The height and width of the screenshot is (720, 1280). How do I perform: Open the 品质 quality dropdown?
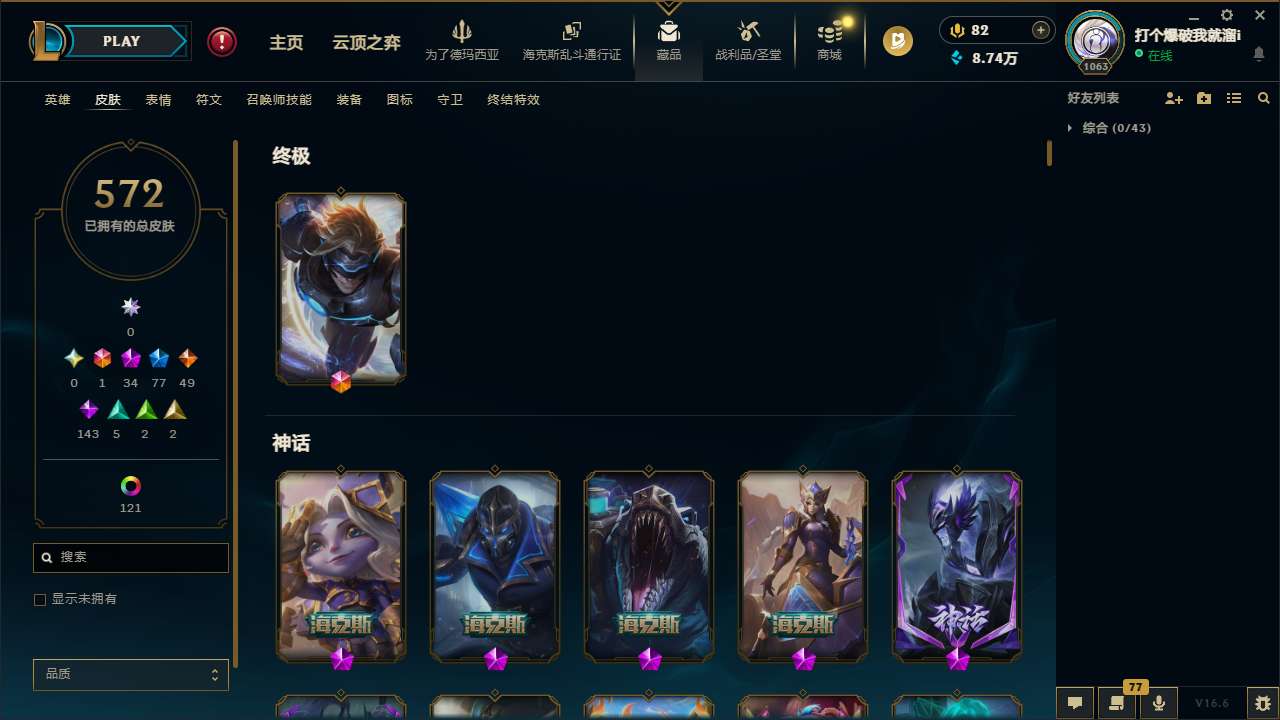pos(130,674)
